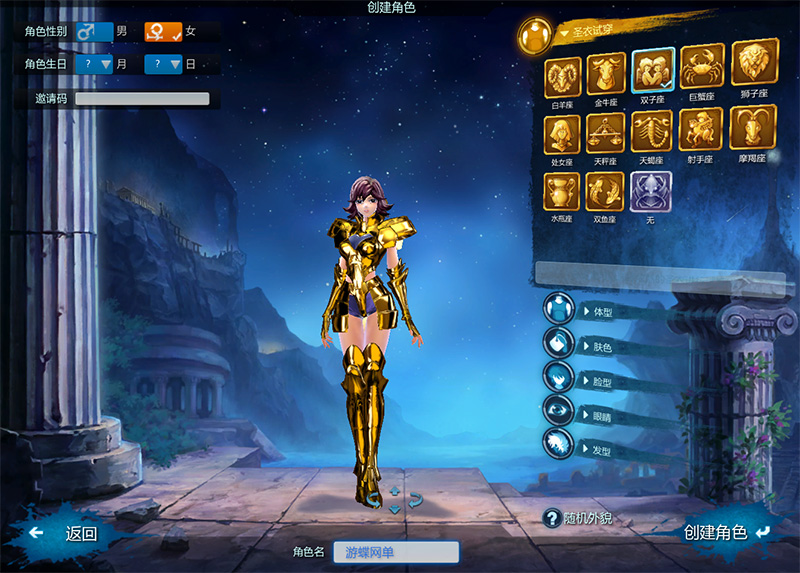
Task: Choose the female gender option
Action: [x=163, y=31]
